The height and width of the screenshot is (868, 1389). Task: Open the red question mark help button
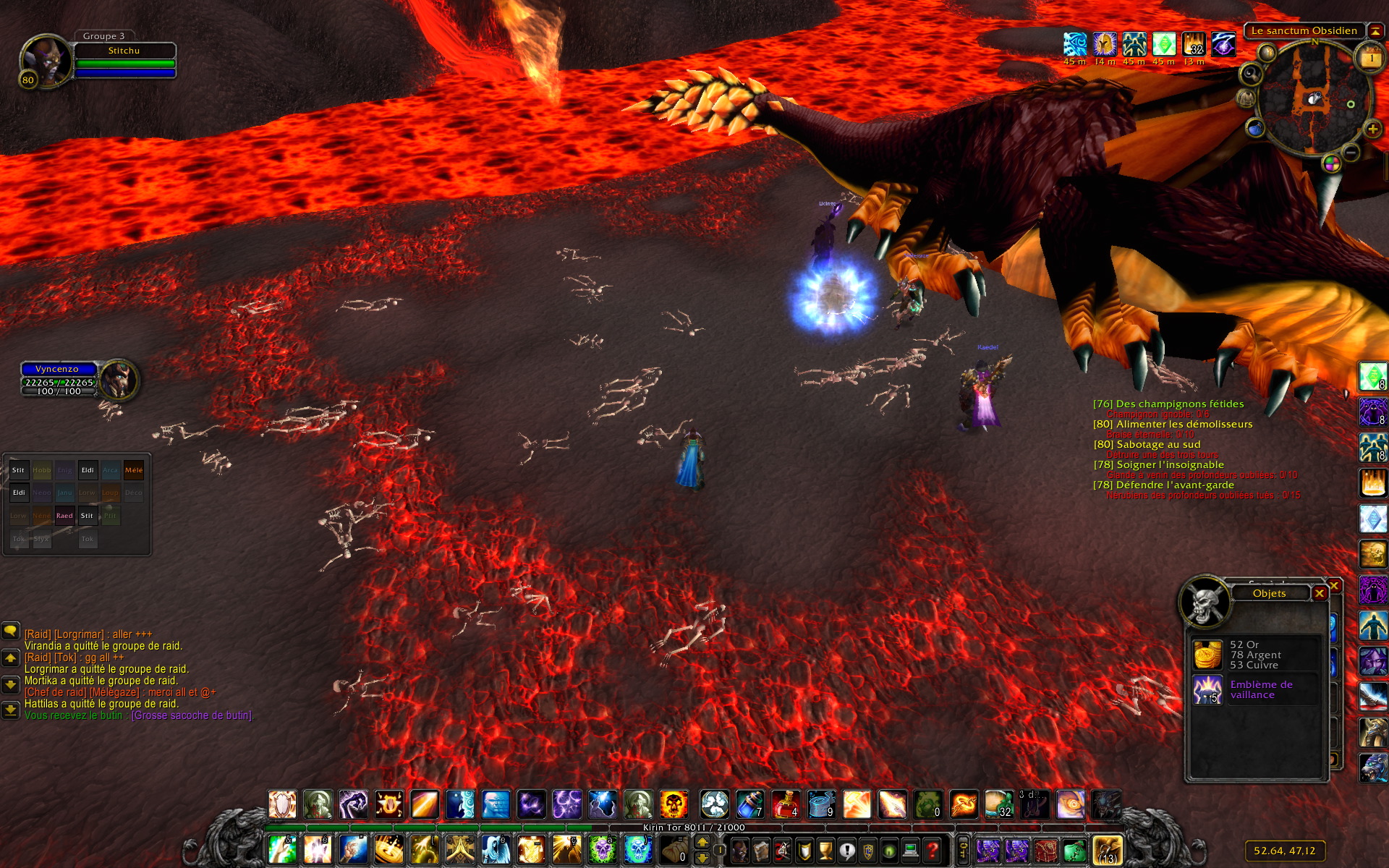pyautogui.click(x=933, y=850)
